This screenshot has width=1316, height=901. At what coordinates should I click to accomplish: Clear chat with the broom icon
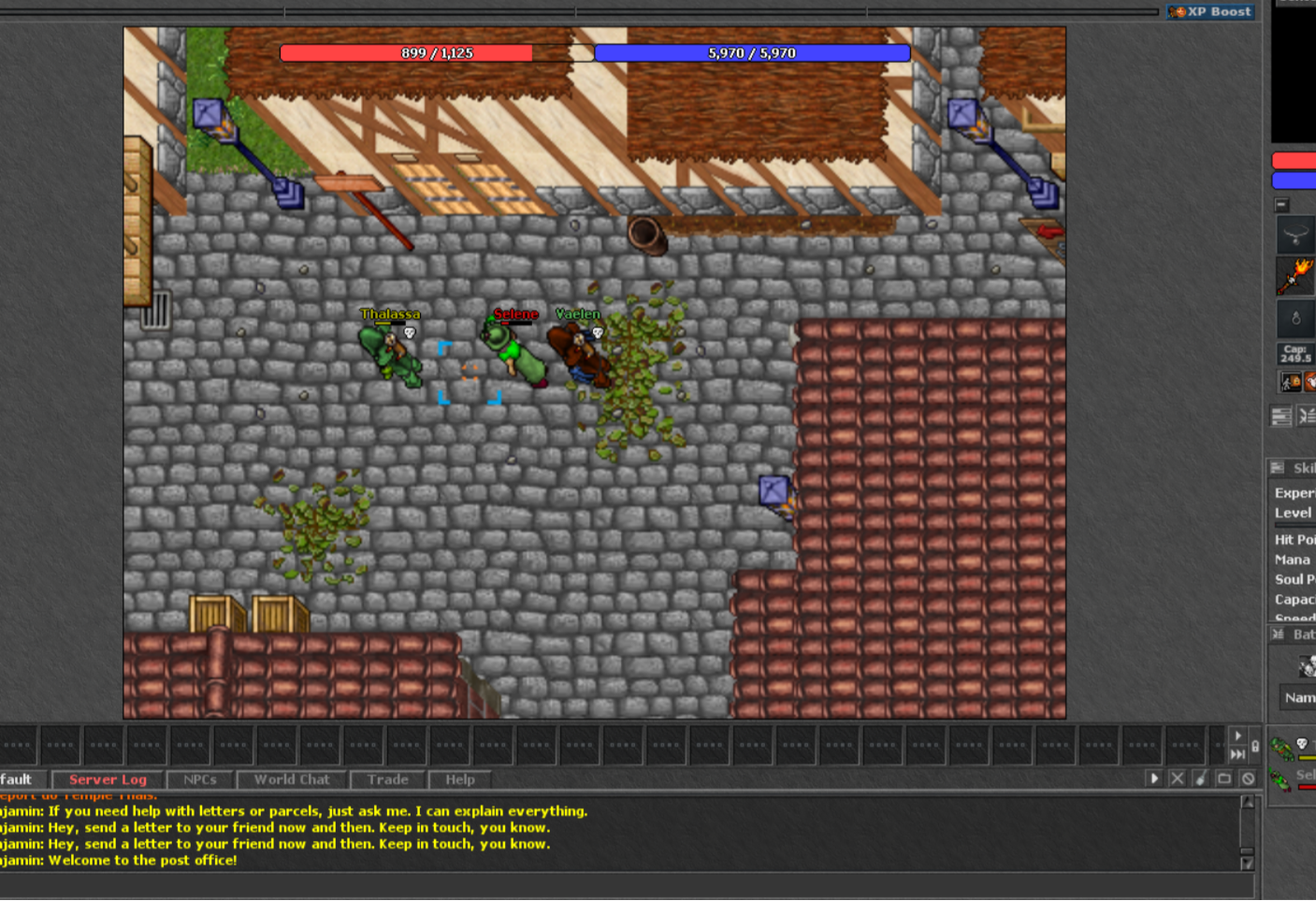[1201, 778]
